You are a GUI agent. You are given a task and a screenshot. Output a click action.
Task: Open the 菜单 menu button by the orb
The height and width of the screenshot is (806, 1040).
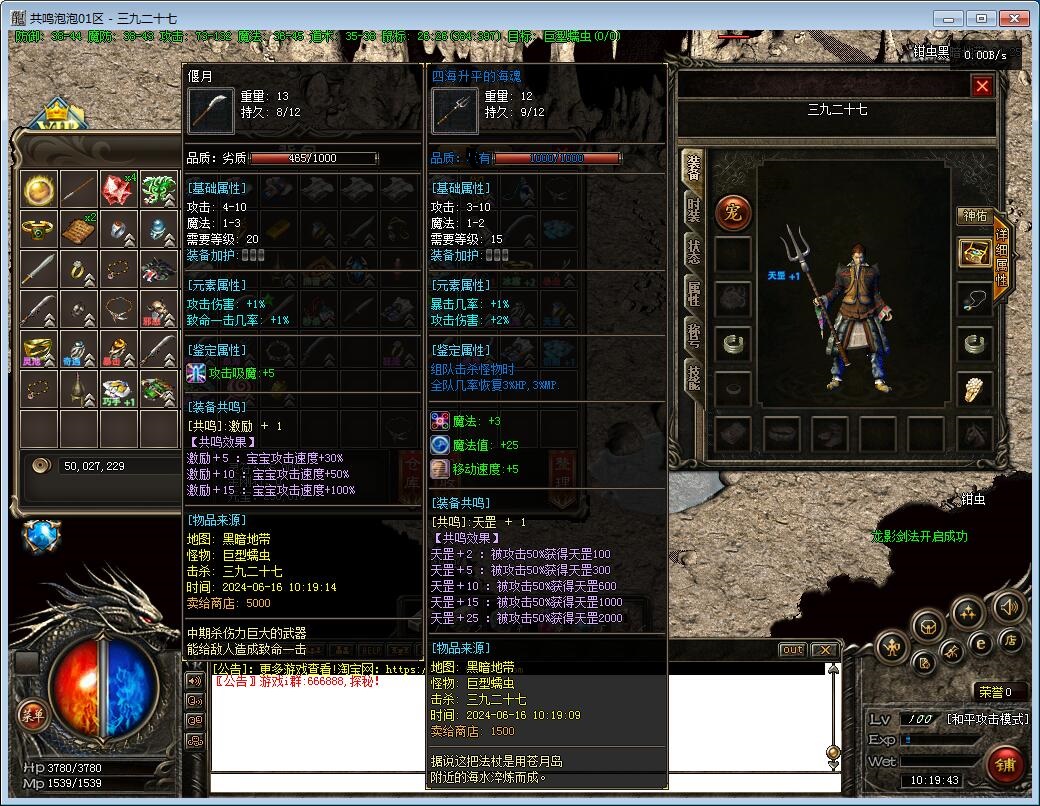point(32,714)
